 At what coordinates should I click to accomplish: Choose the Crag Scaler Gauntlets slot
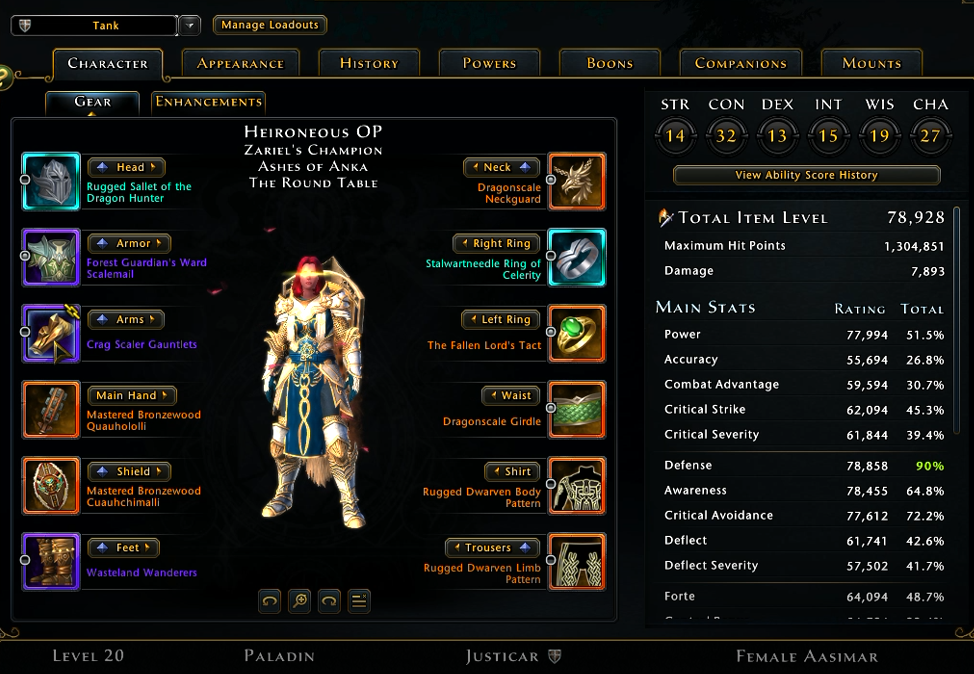coord(51,333)
